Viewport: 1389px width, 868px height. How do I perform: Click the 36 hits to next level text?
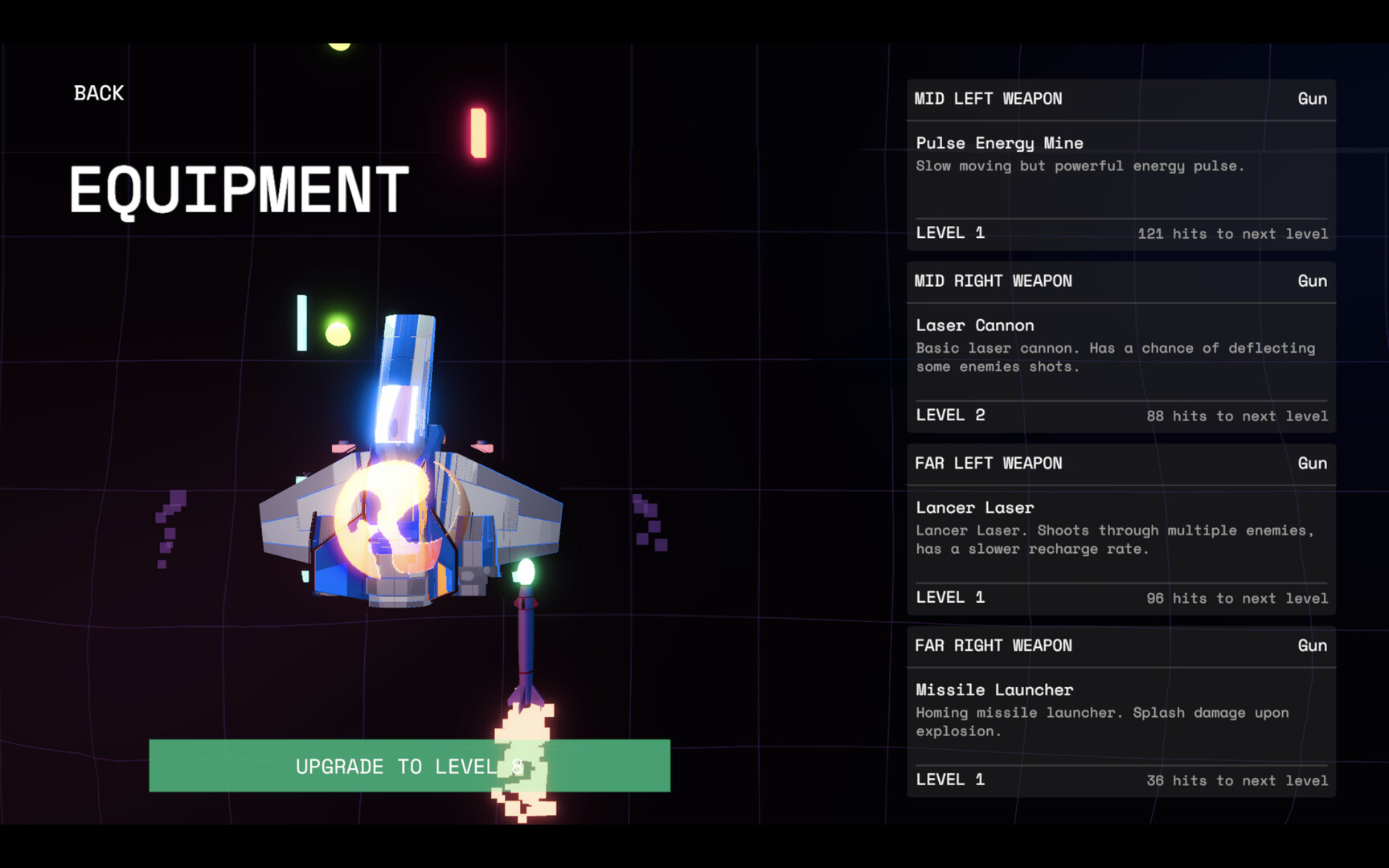pyautogui.click(x=1238, y=780)
